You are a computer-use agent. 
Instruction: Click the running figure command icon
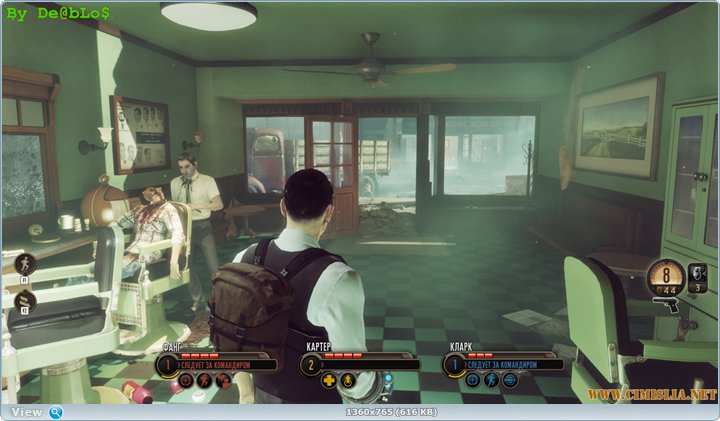tap(24, 265)
